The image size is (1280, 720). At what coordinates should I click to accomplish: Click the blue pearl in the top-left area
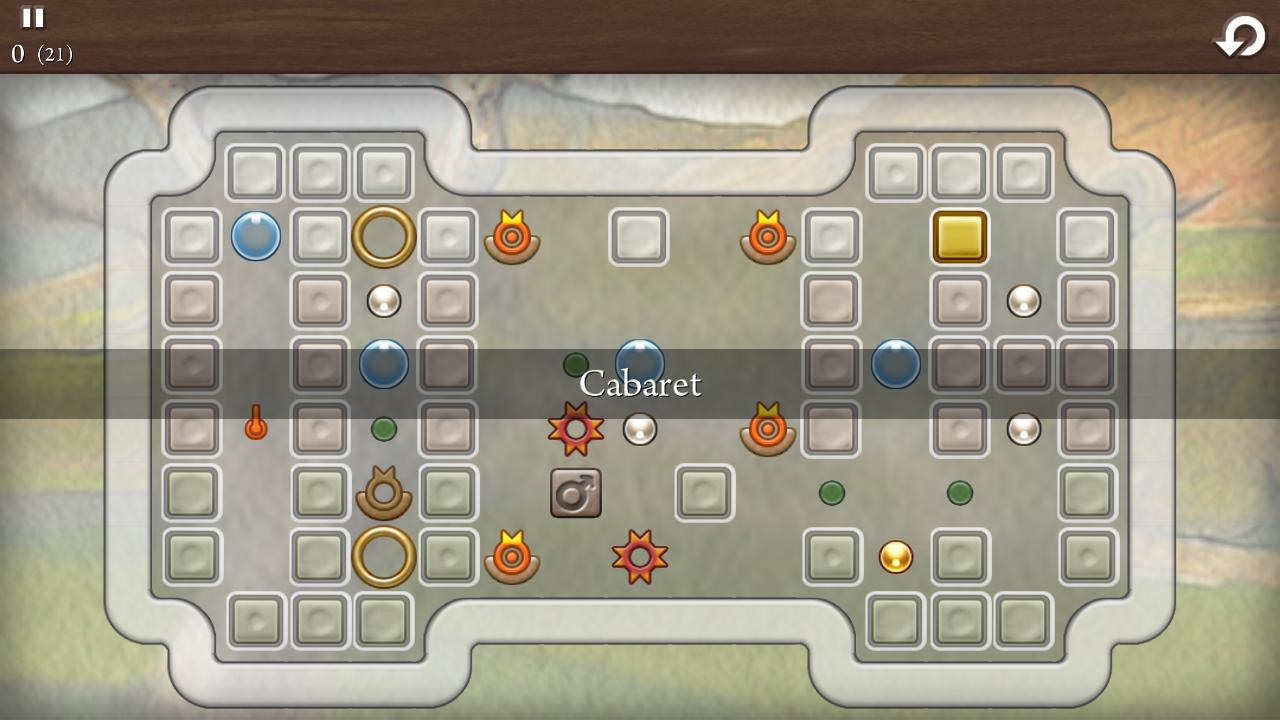[255, 237]
